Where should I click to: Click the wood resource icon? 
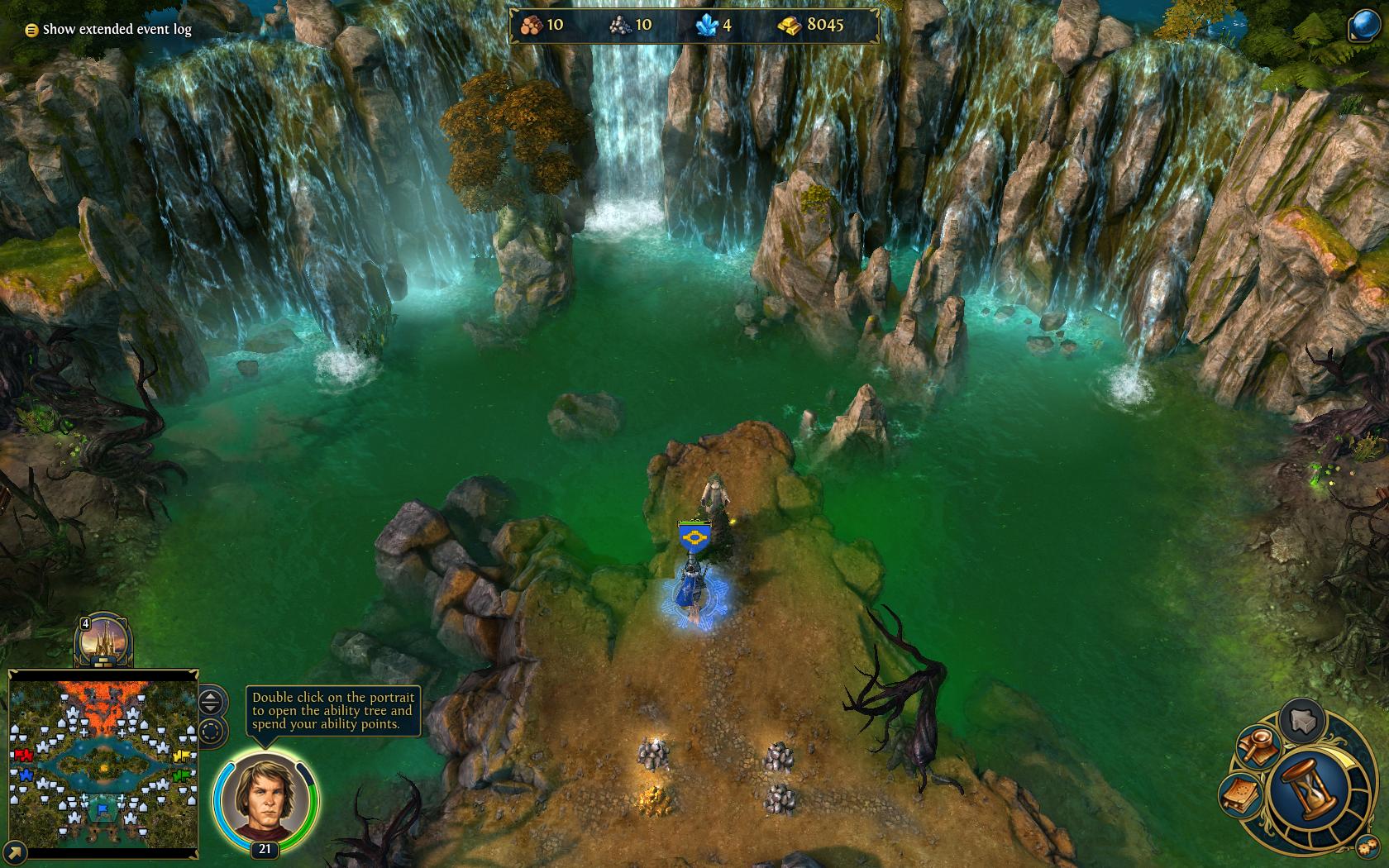pos(530,26)
